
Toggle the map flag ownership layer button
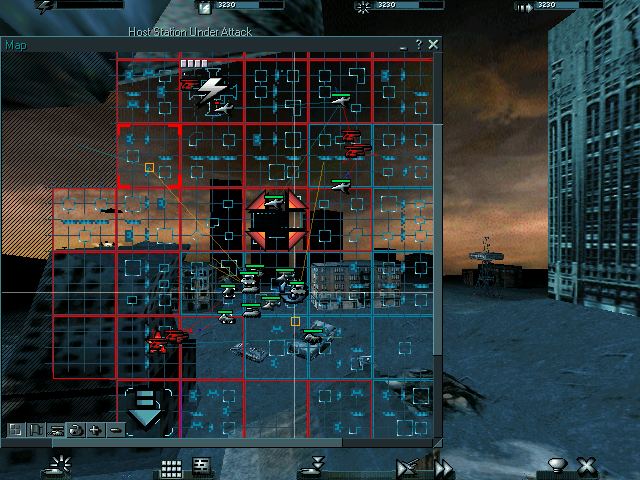[x=35, y=429]
